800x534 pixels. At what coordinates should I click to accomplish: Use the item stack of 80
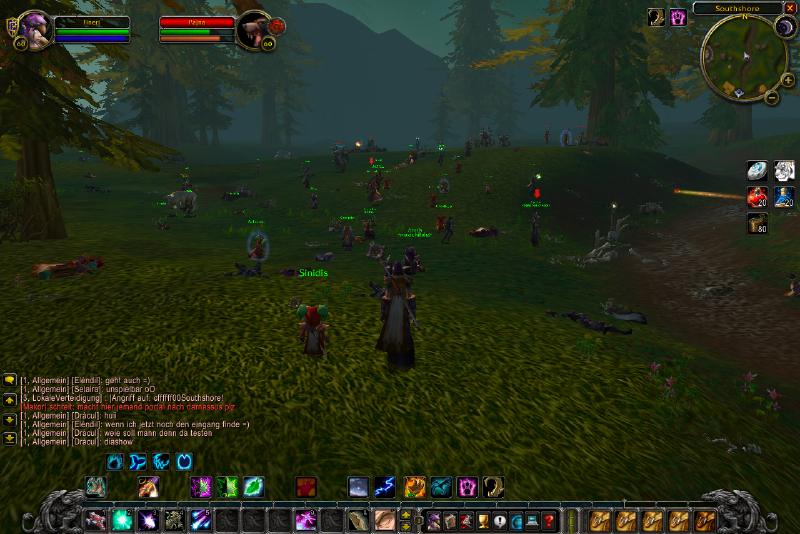tap(759, 222)
